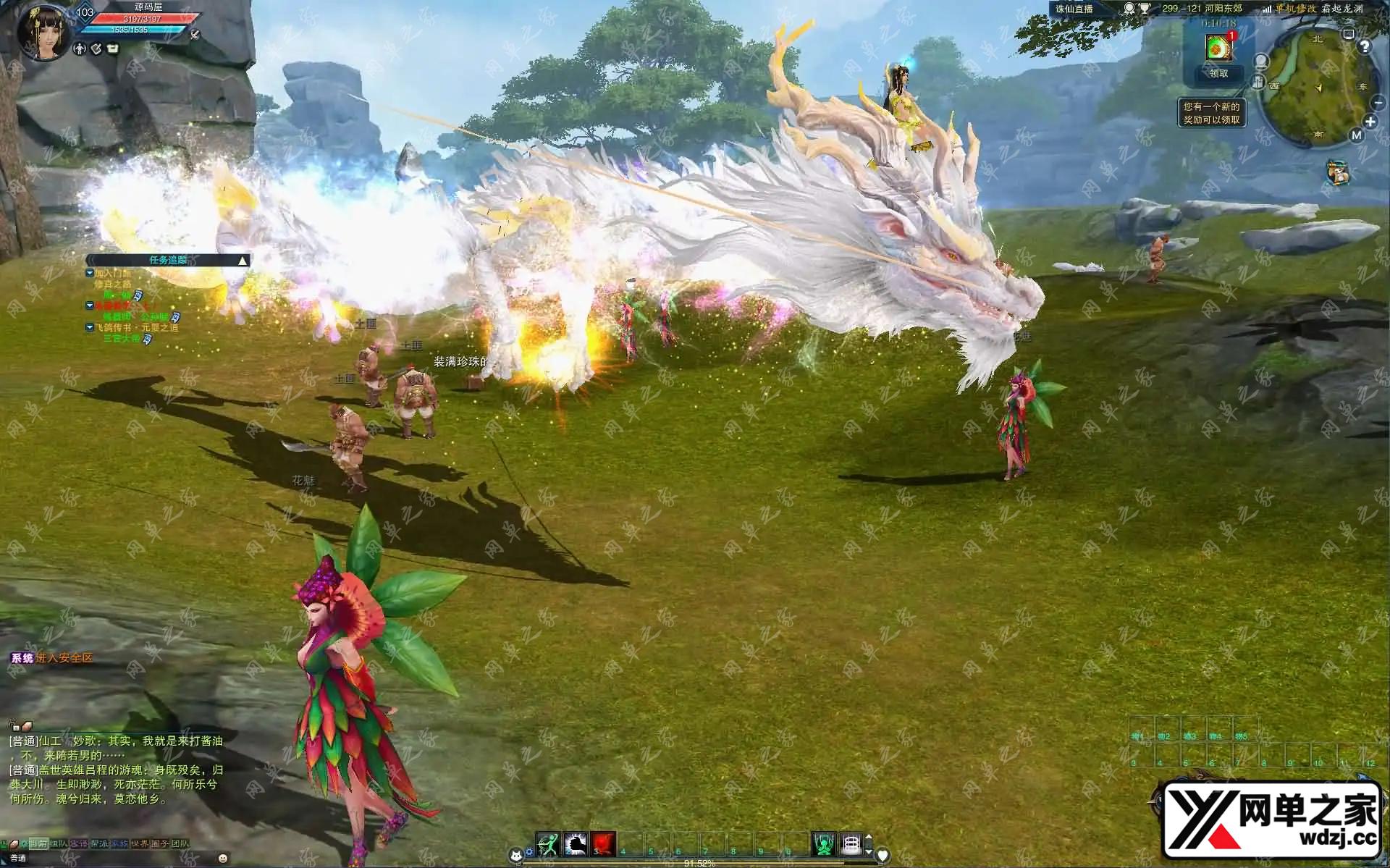Activate the archer skill in slot 1
This screenshot has width=1390, height=868.
(548, 843)
